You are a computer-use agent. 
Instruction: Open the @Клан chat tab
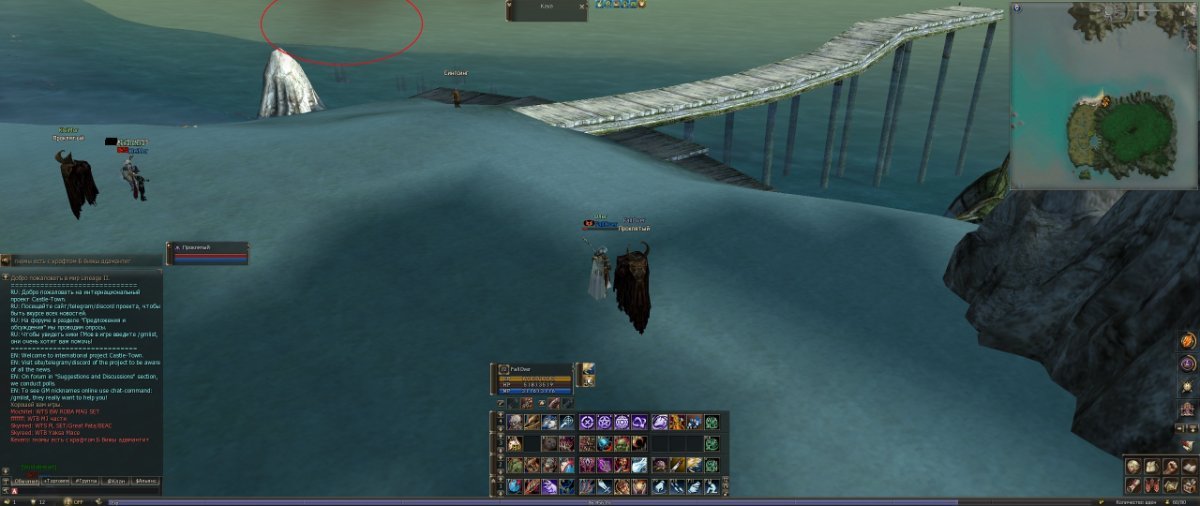click(x=117, y=481)
